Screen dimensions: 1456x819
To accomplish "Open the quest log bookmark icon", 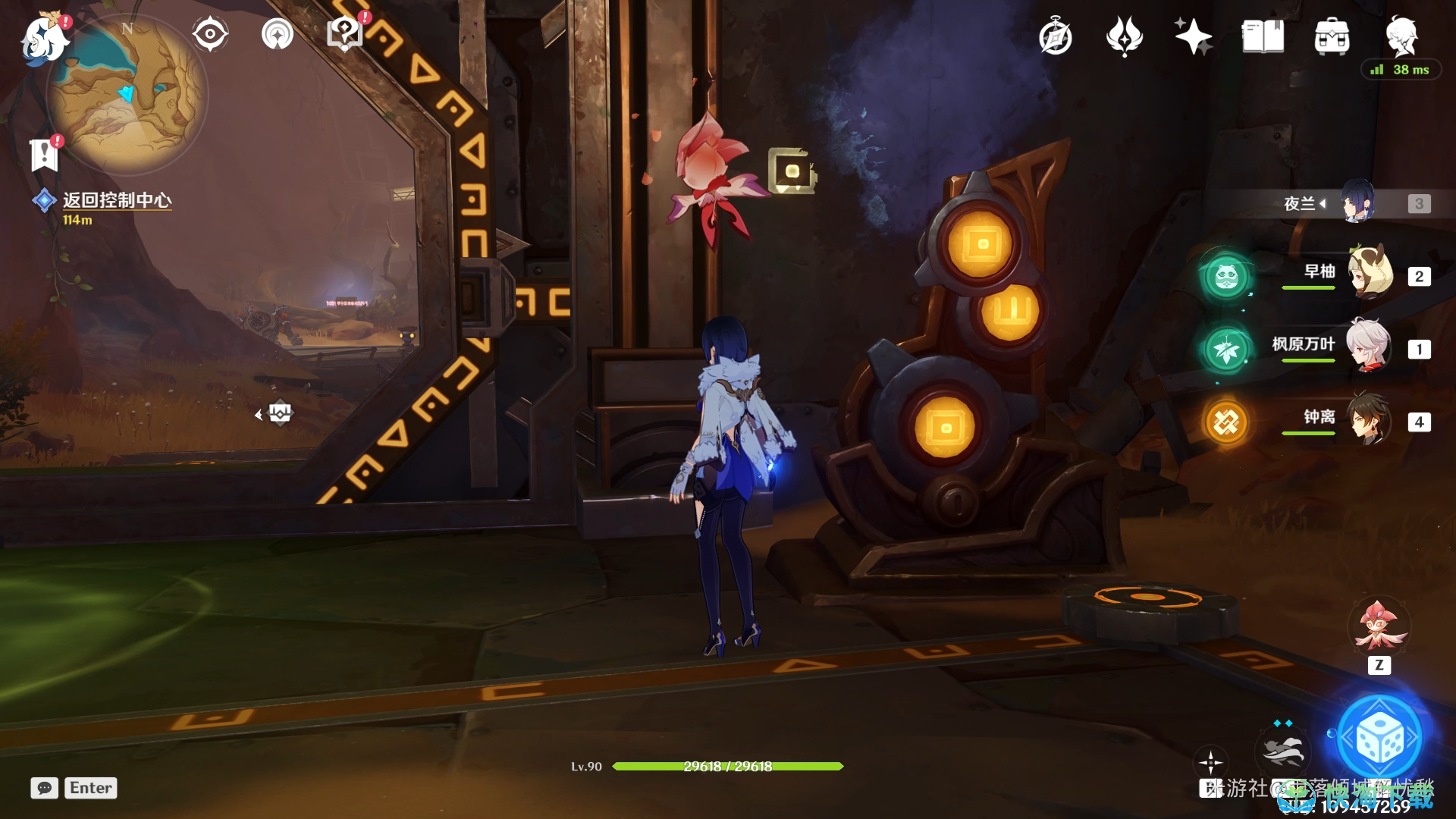I will (44, 155).
